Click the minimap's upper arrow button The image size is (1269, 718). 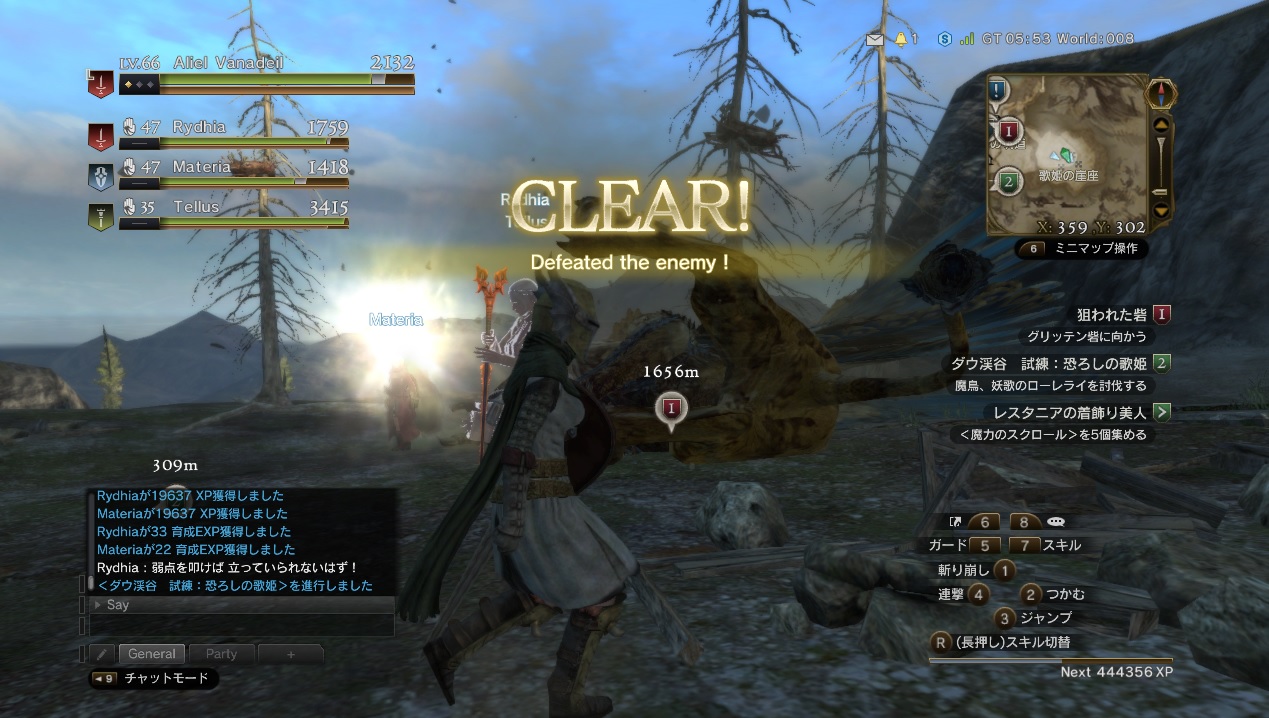pos(1161,125)
